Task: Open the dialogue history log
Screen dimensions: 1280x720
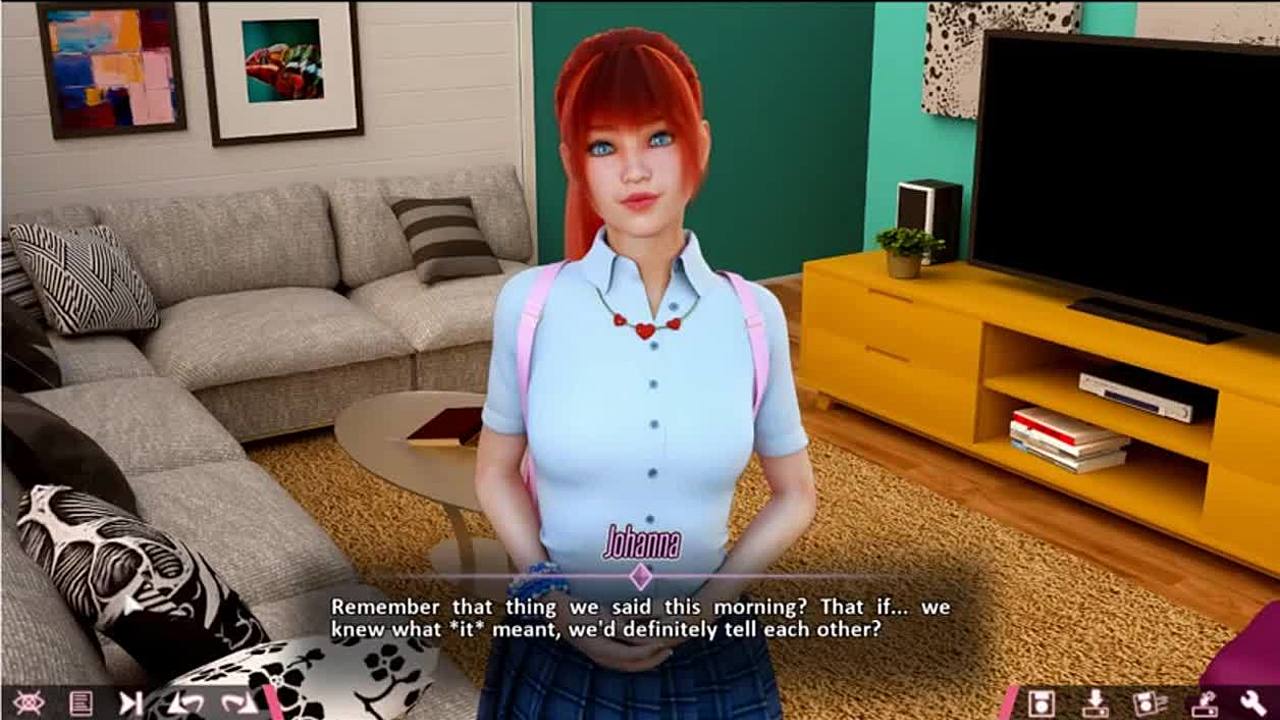Action: click(x=81, y=703)
